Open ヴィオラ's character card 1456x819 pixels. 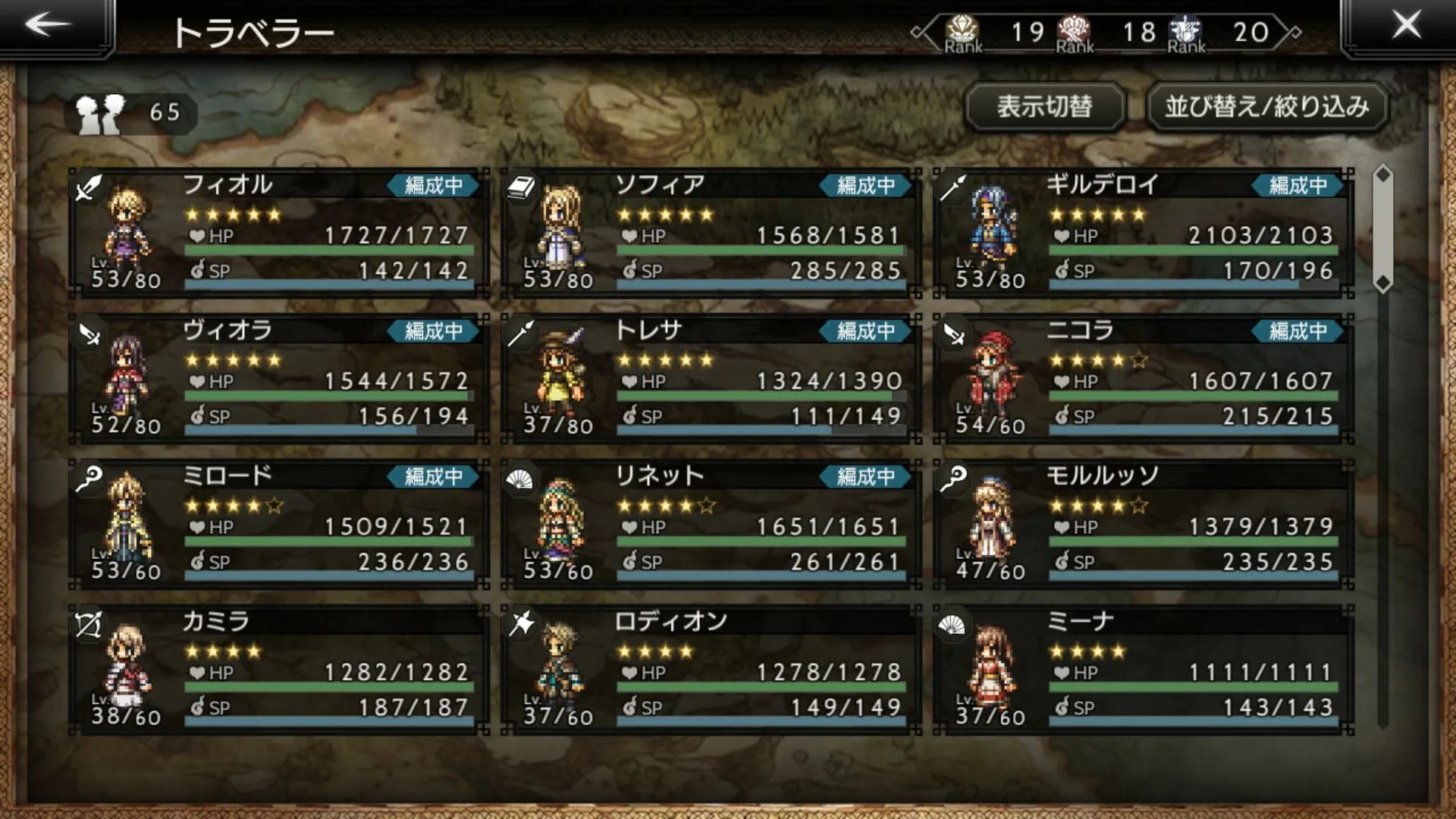(278, 378)
